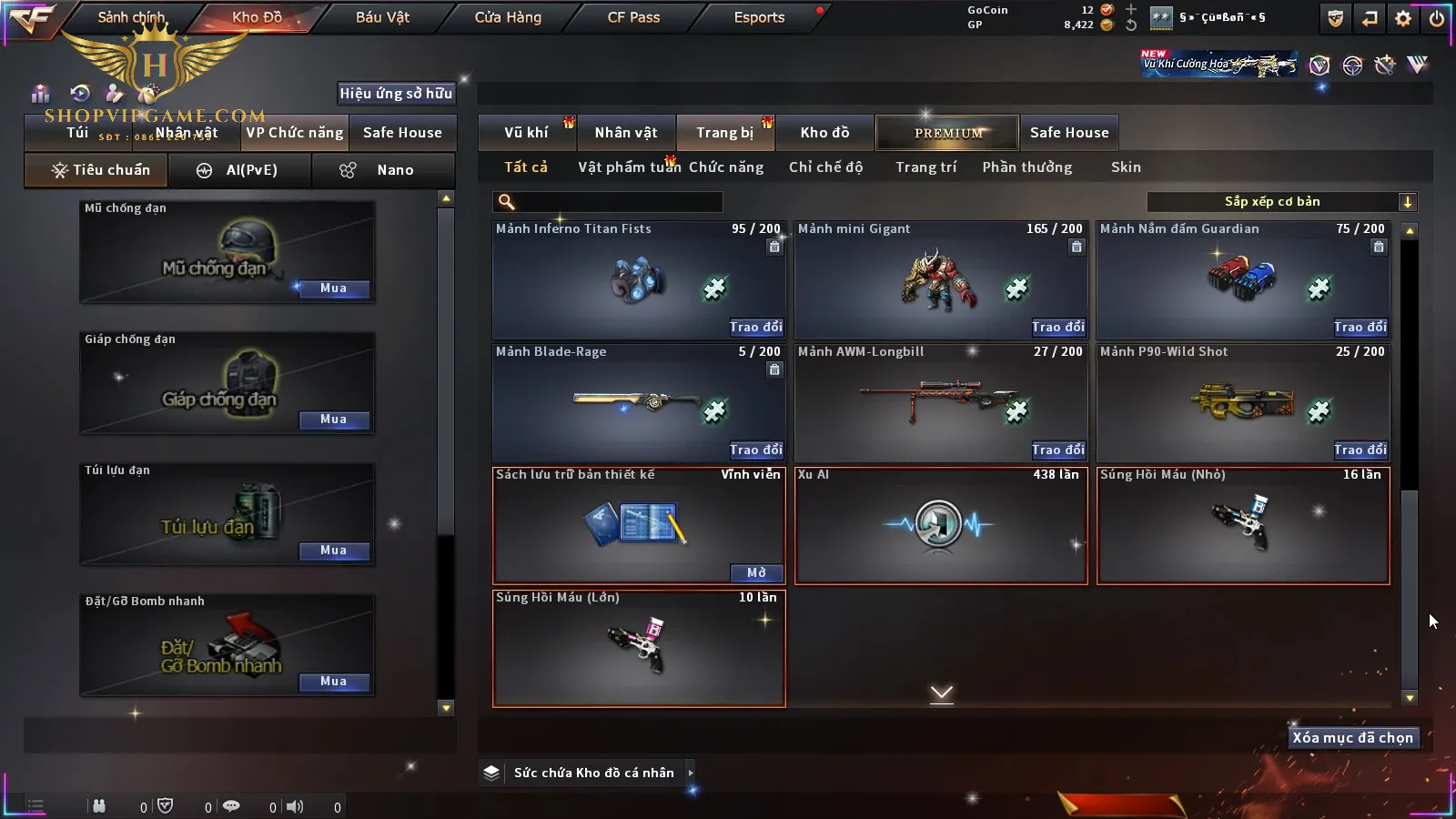Go to the CF Pass menu

pos(633,17)
